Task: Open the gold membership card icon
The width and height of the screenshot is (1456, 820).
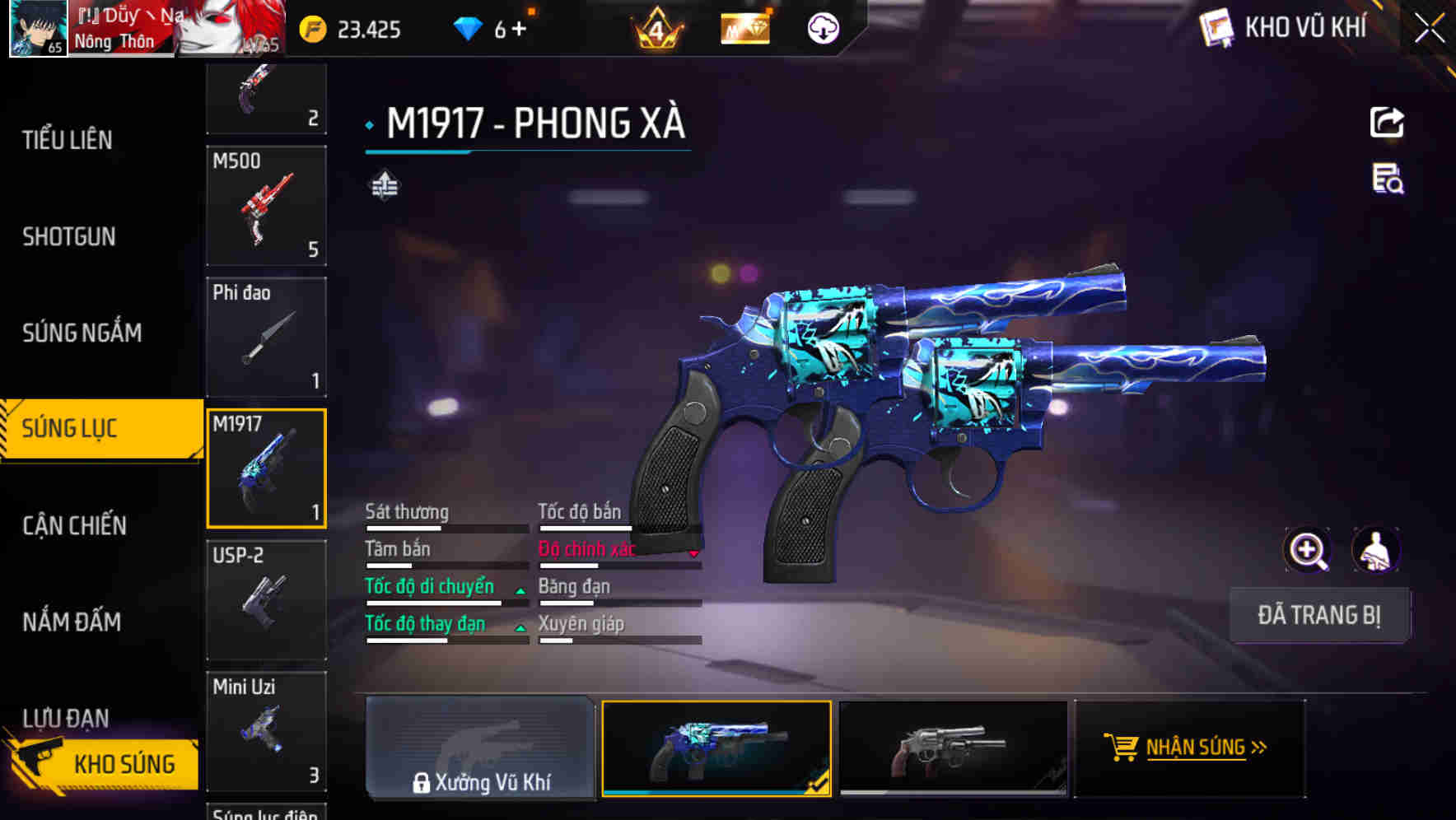Action: coord(742,28)
